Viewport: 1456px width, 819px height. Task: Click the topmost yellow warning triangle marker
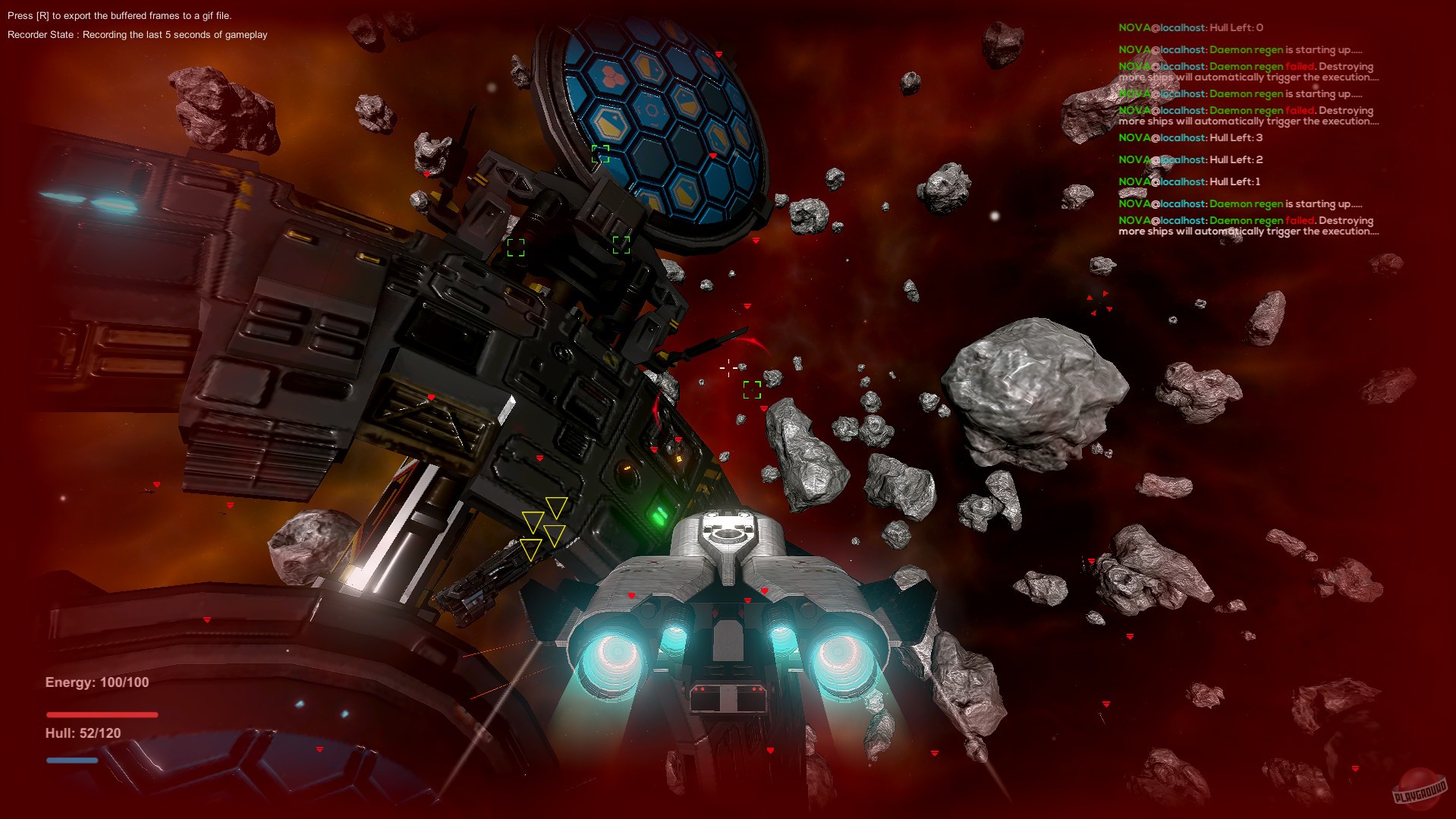point(558,503)
